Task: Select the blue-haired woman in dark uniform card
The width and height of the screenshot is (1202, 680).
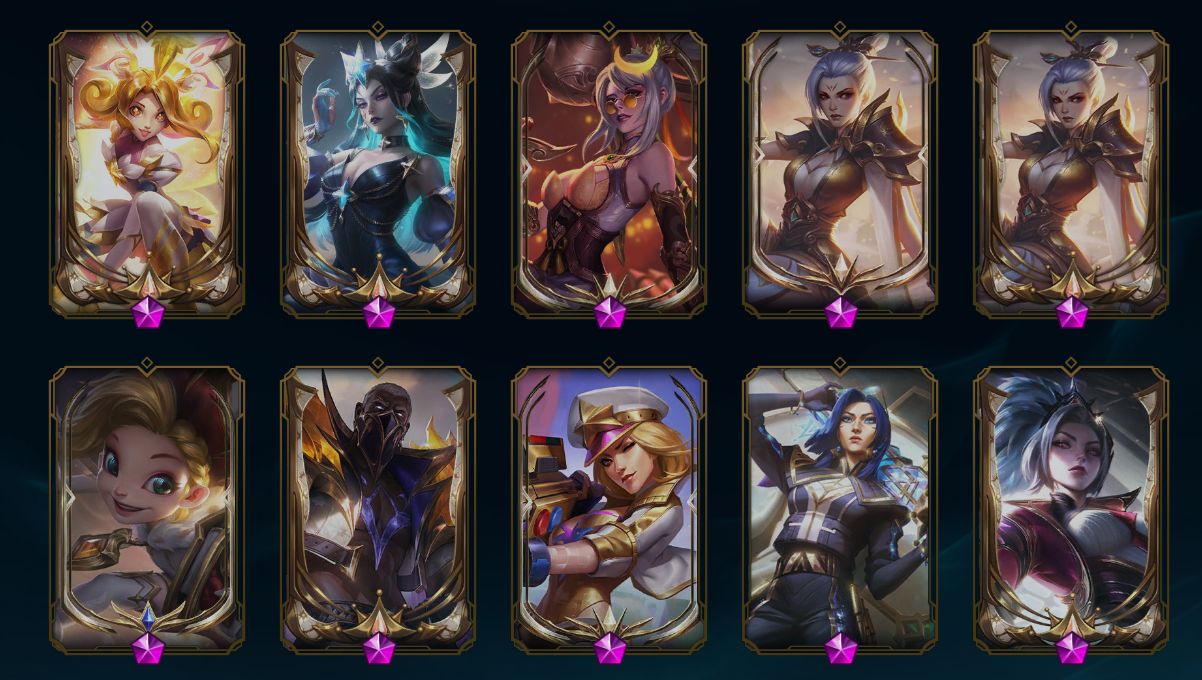Action: point(840,505)
